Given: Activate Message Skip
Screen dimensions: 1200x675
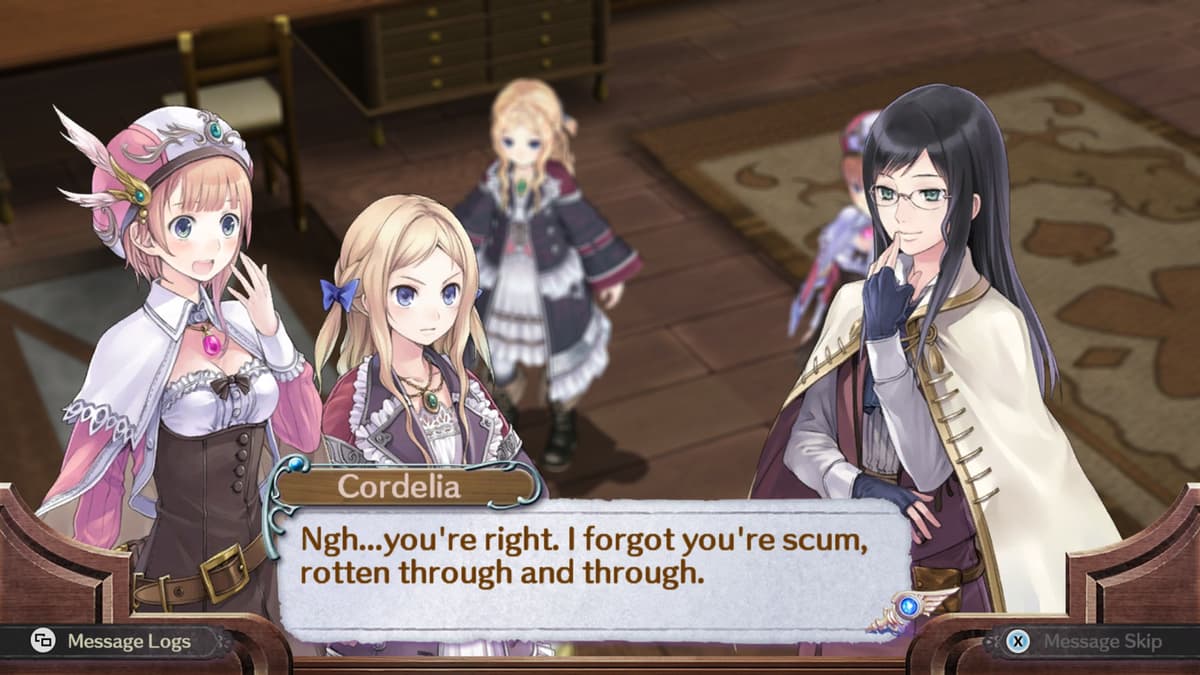Looking at the screenshot, I should [1086, 641].
